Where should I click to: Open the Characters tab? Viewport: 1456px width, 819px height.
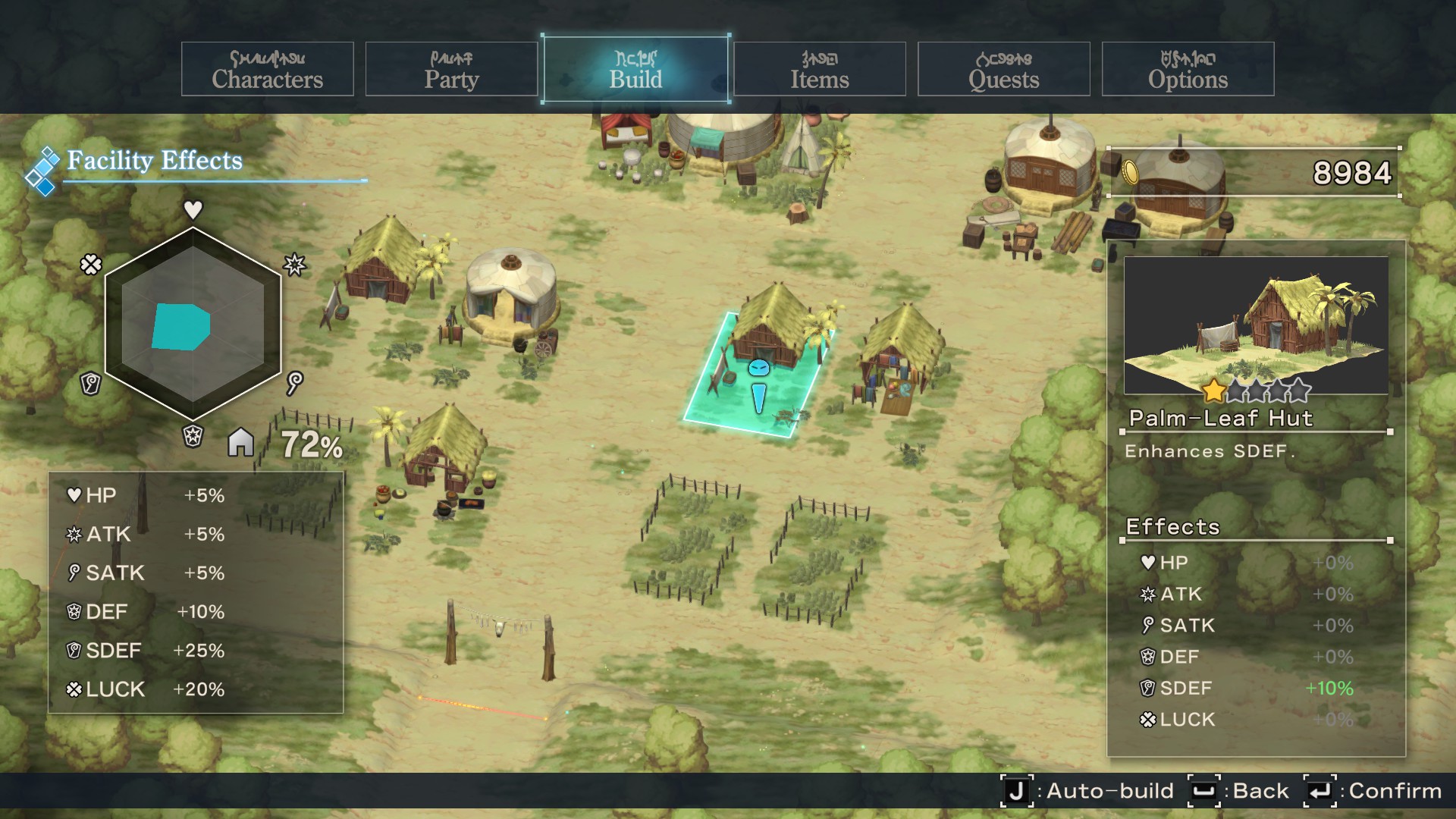[267, 70]
